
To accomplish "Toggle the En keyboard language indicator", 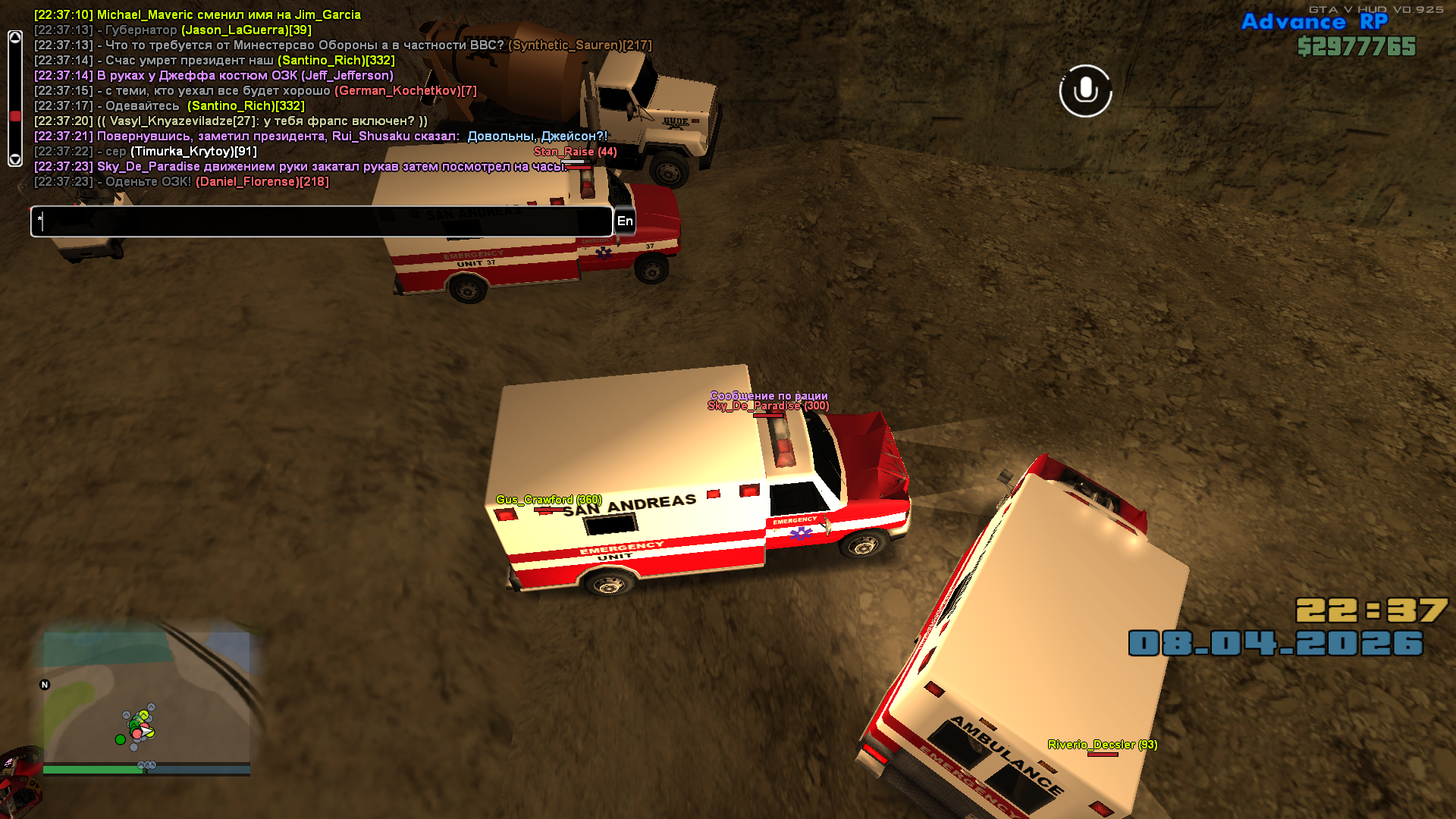I will 625,221.
